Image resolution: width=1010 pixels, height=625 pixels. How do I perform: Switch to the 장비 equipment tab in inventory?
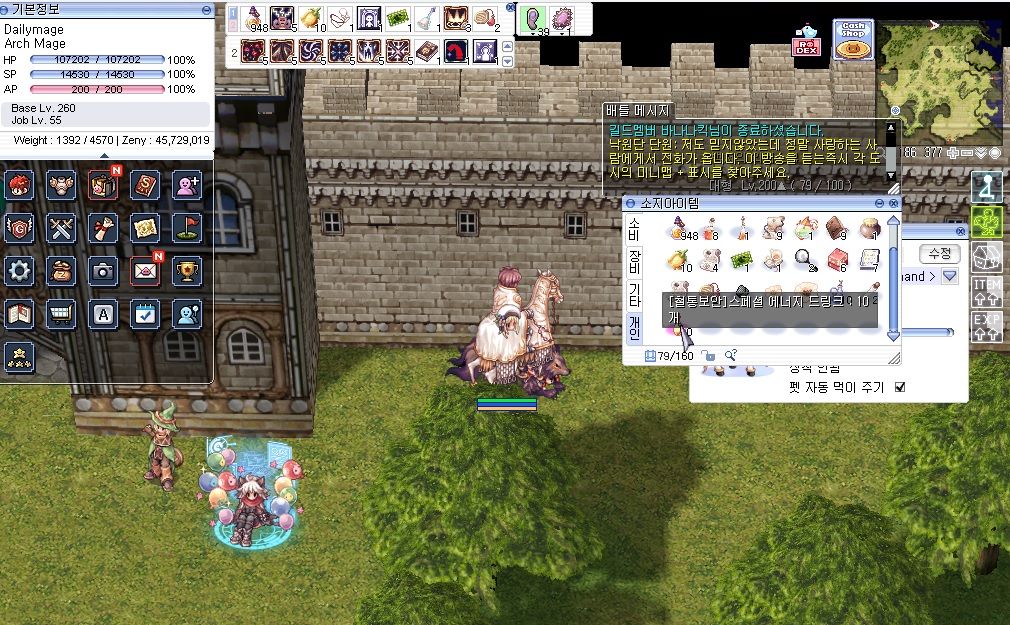coord(634,262)
